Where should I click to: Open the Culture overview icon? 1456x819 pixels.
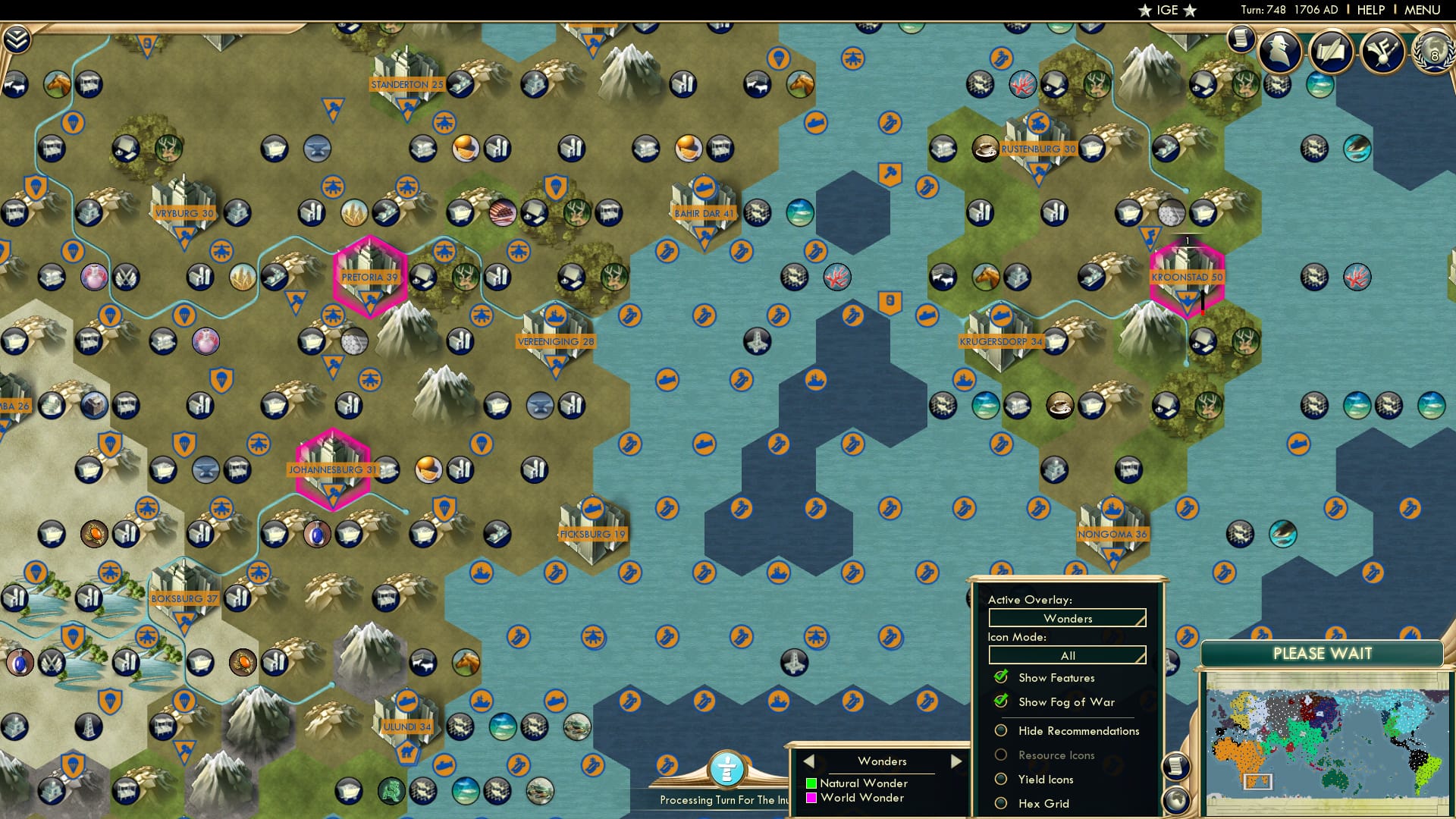click(1382, 52)
